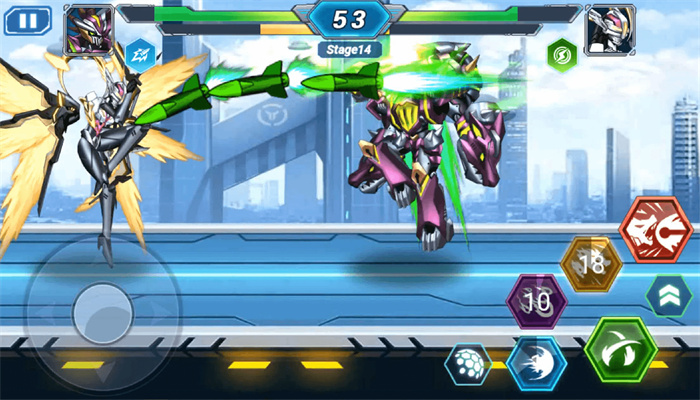Tap the blue hexagon icon beside player portrait
Image resolution: width=700 pixels, height=400 pixels.
point(138,51)
